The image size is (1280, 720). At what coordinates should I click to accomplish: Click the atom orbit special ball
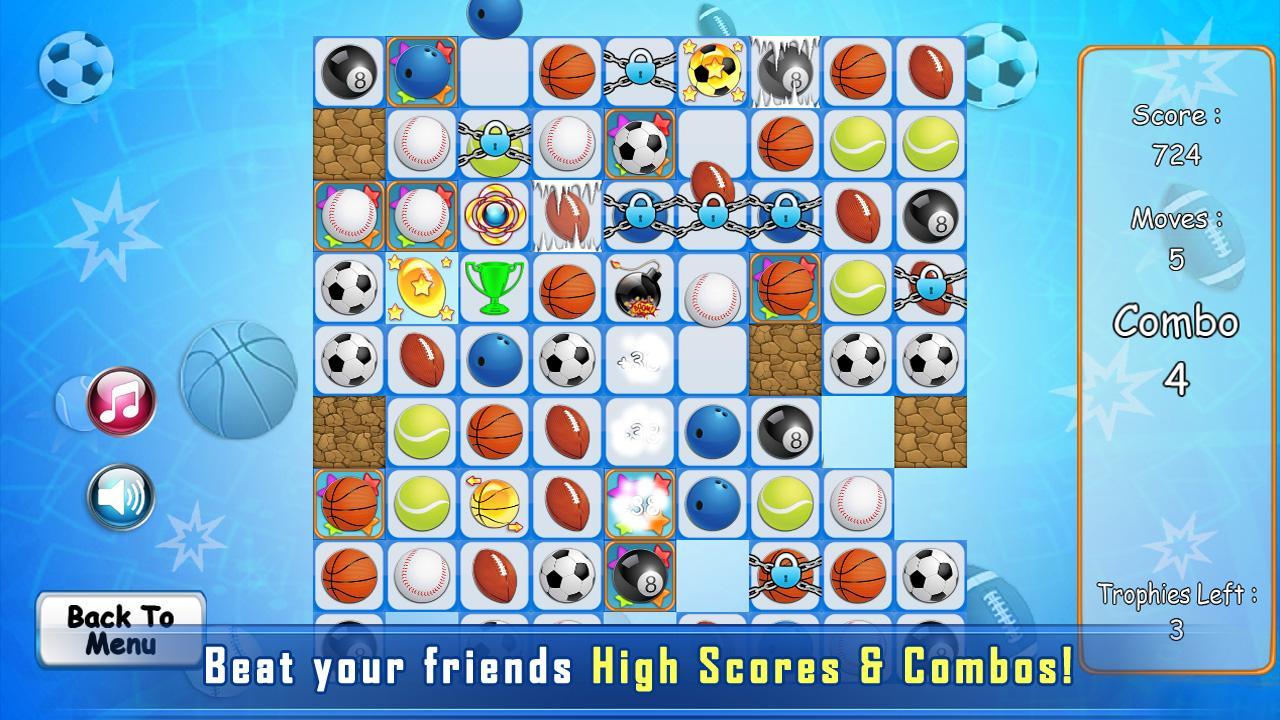coord(494,216)
